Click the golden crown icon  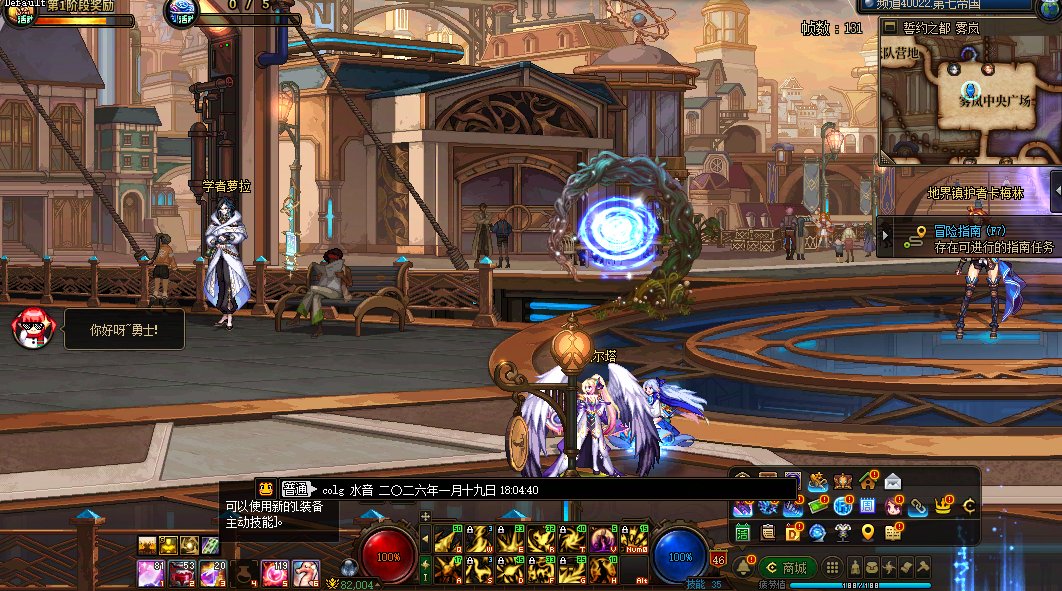point(942,507)
